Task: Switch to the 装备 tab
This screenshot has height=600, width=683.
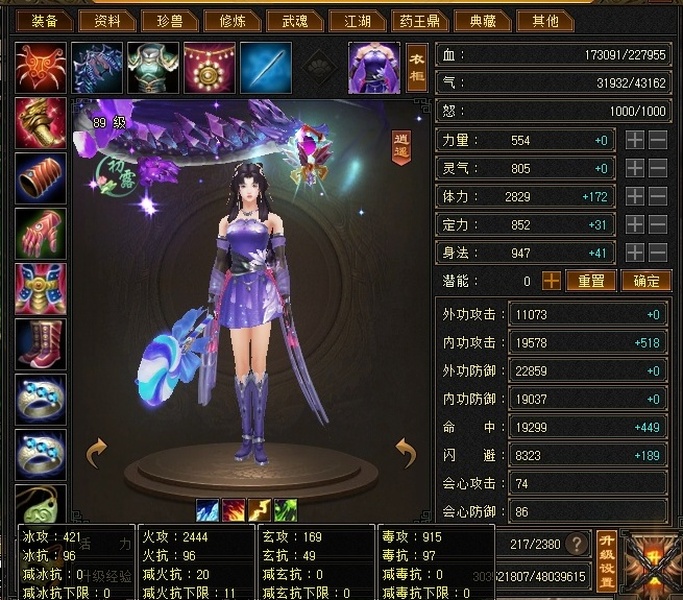Action: pos(44,20)
